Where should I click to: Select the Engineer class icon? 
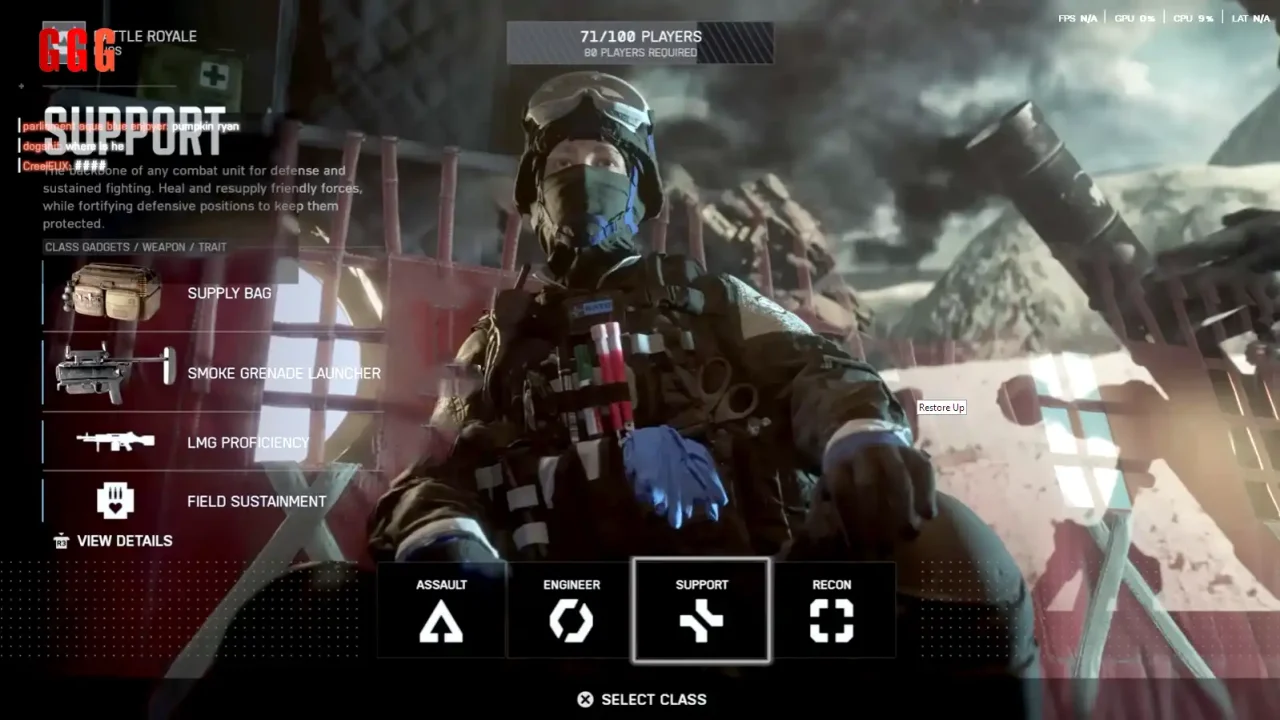click(x=571, y=623)
